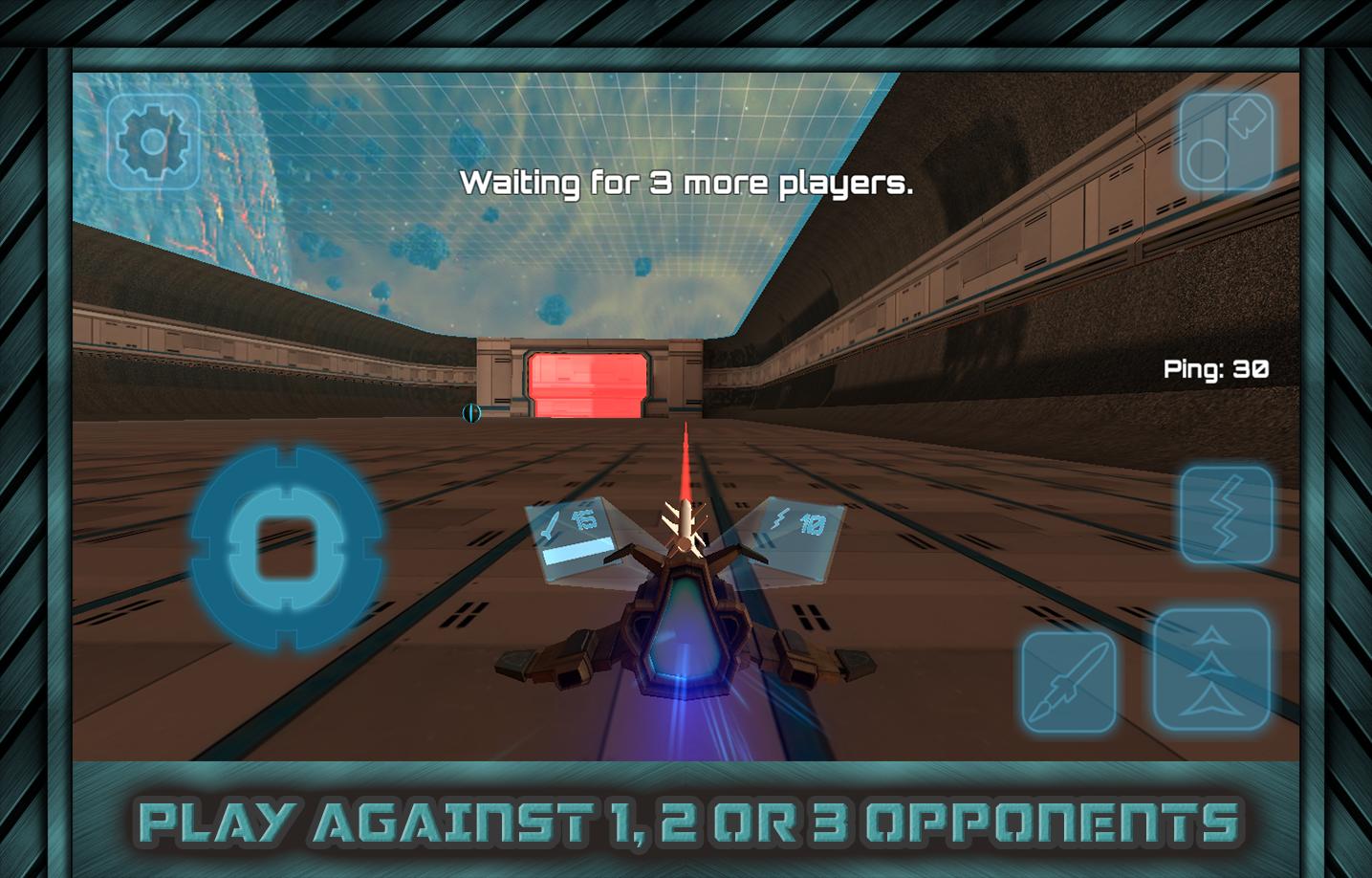Click the small crosshair reticle marker
Screen dimensions: 1372x878
click(470, 415)
